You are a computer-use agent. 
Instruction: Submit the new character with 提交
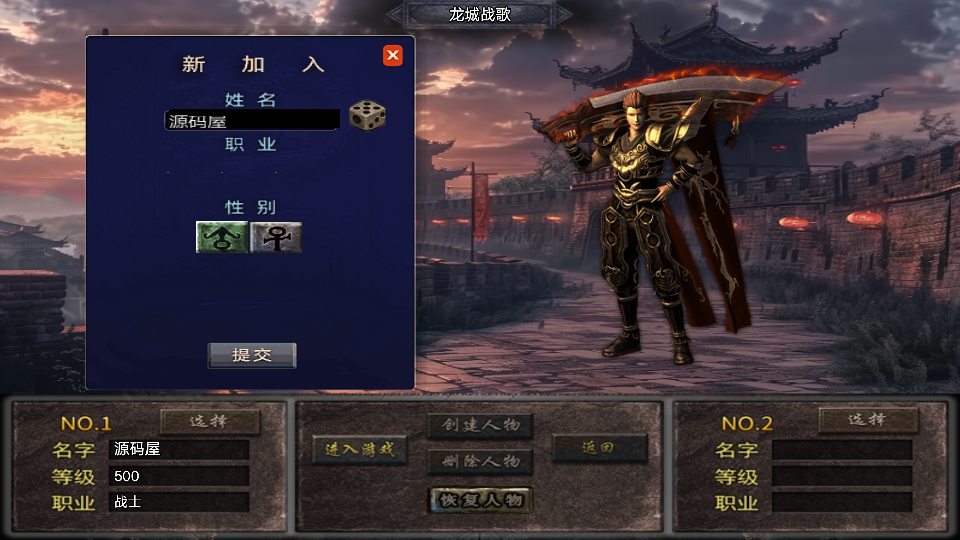[252, 355]
